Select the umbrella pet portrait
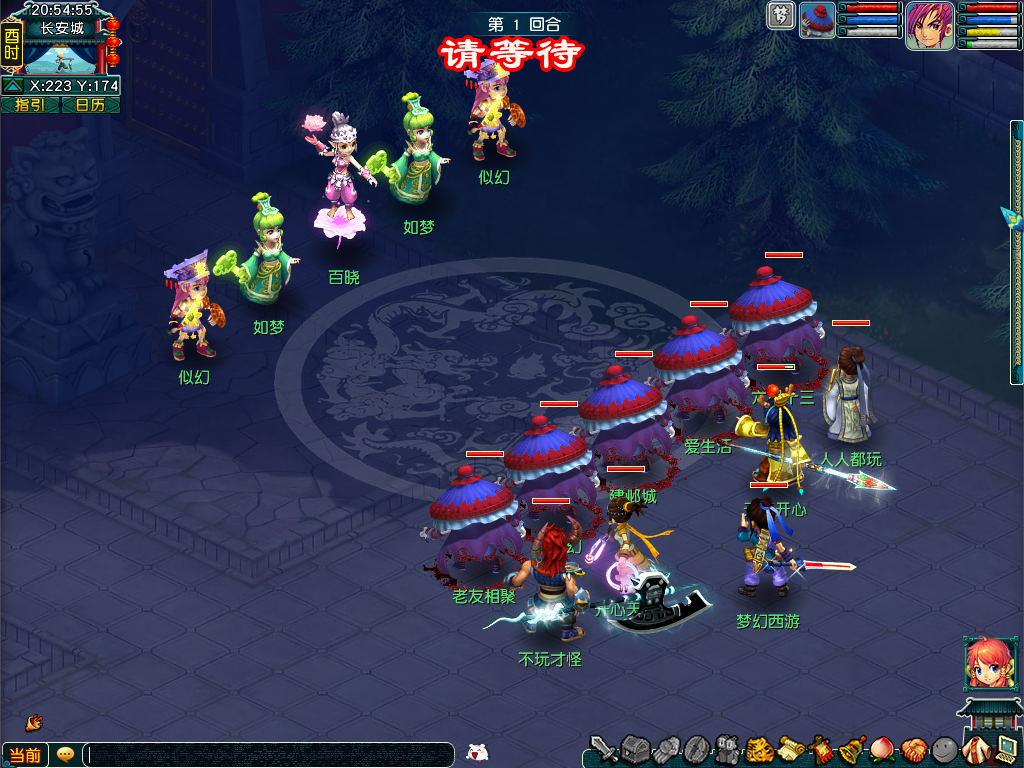 (818, 20)
